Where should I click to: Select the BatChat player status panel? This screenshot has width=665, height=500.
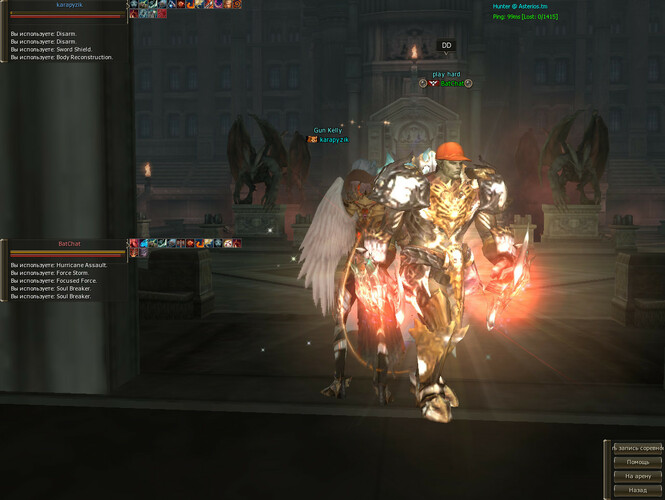(68, 248)
